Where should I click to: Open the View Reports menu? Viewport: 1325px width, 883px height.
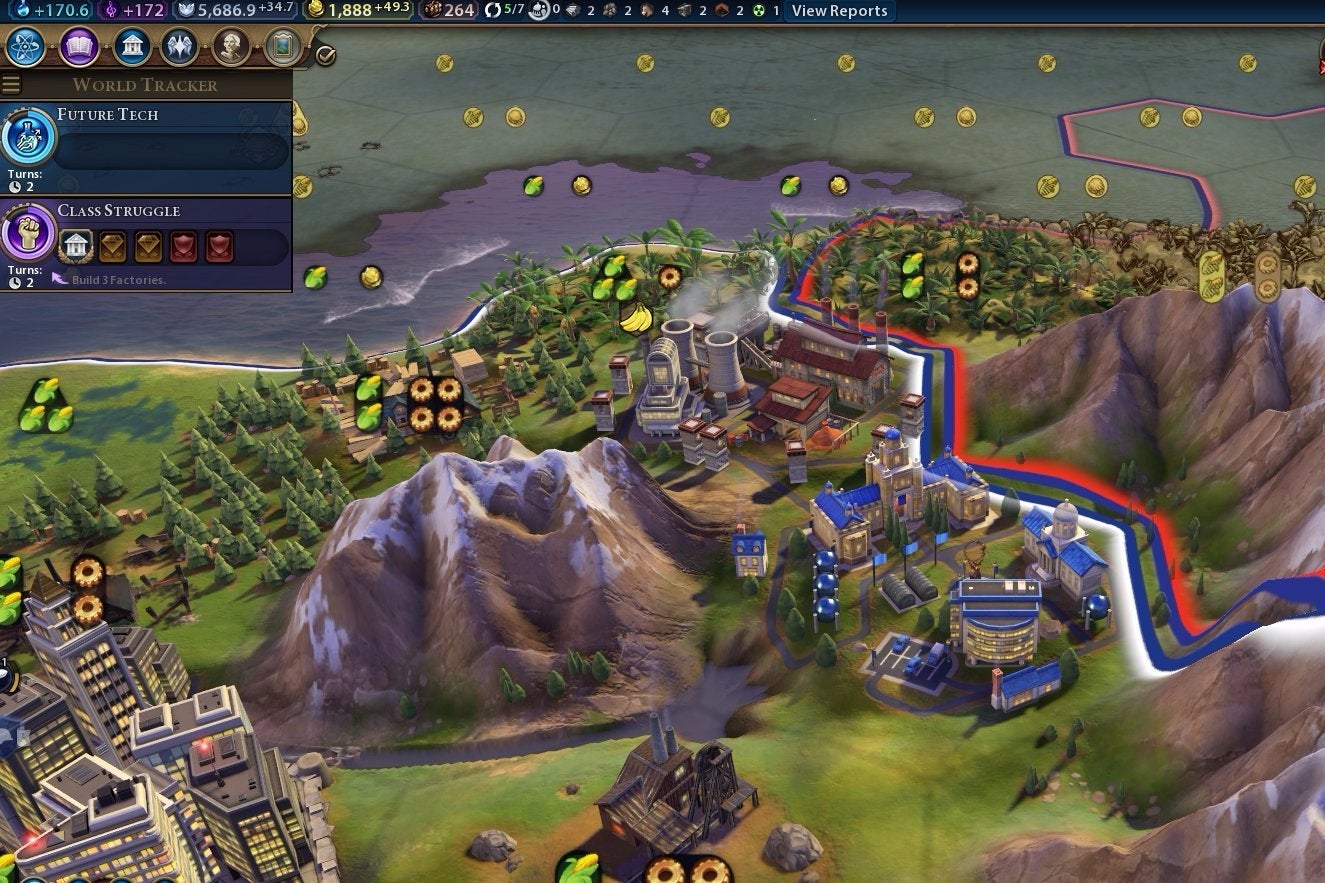pos(840,11)
